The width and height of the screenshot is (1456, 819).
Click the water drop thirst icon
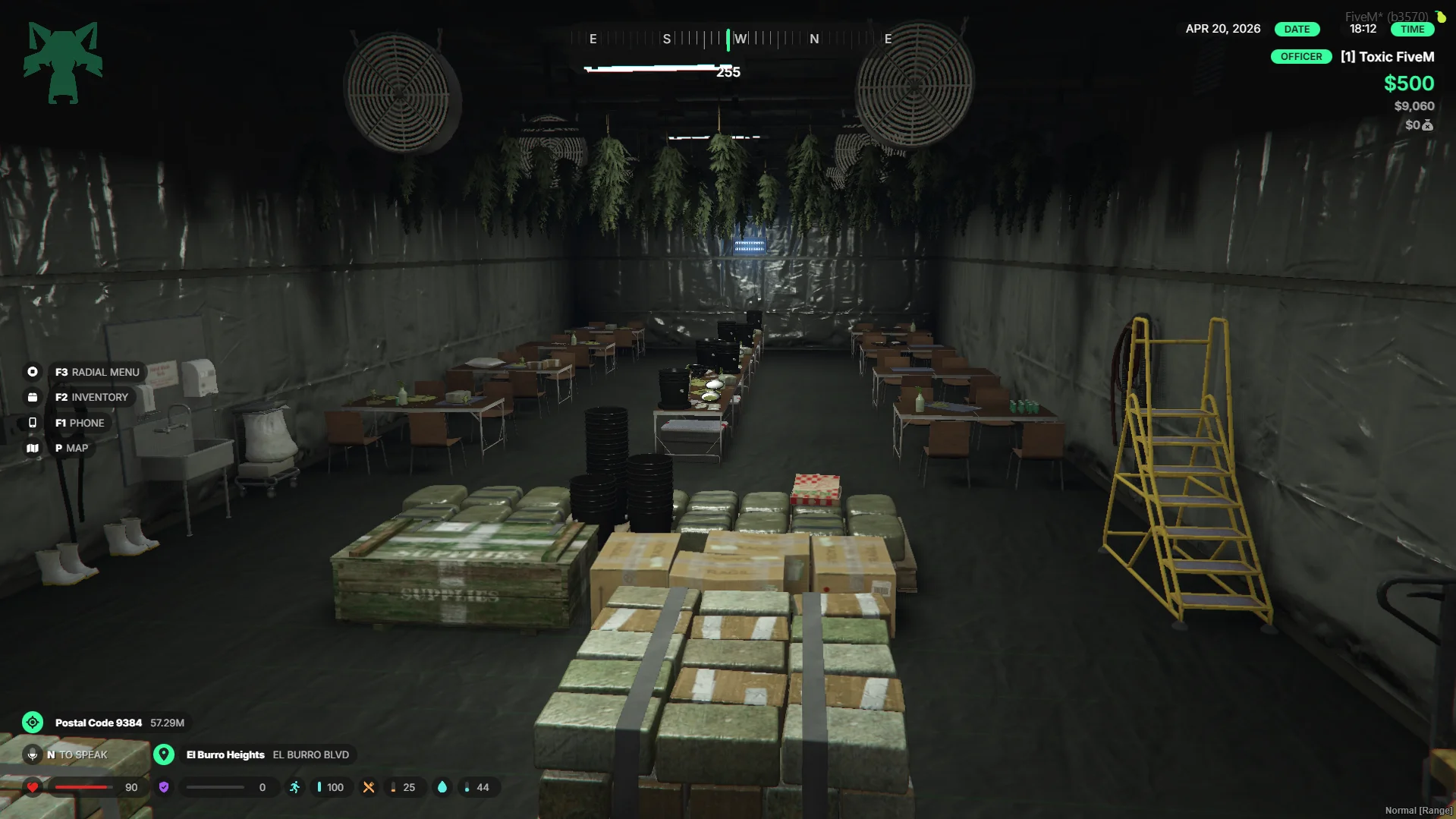pyautogui.click(x=442, y=787)
